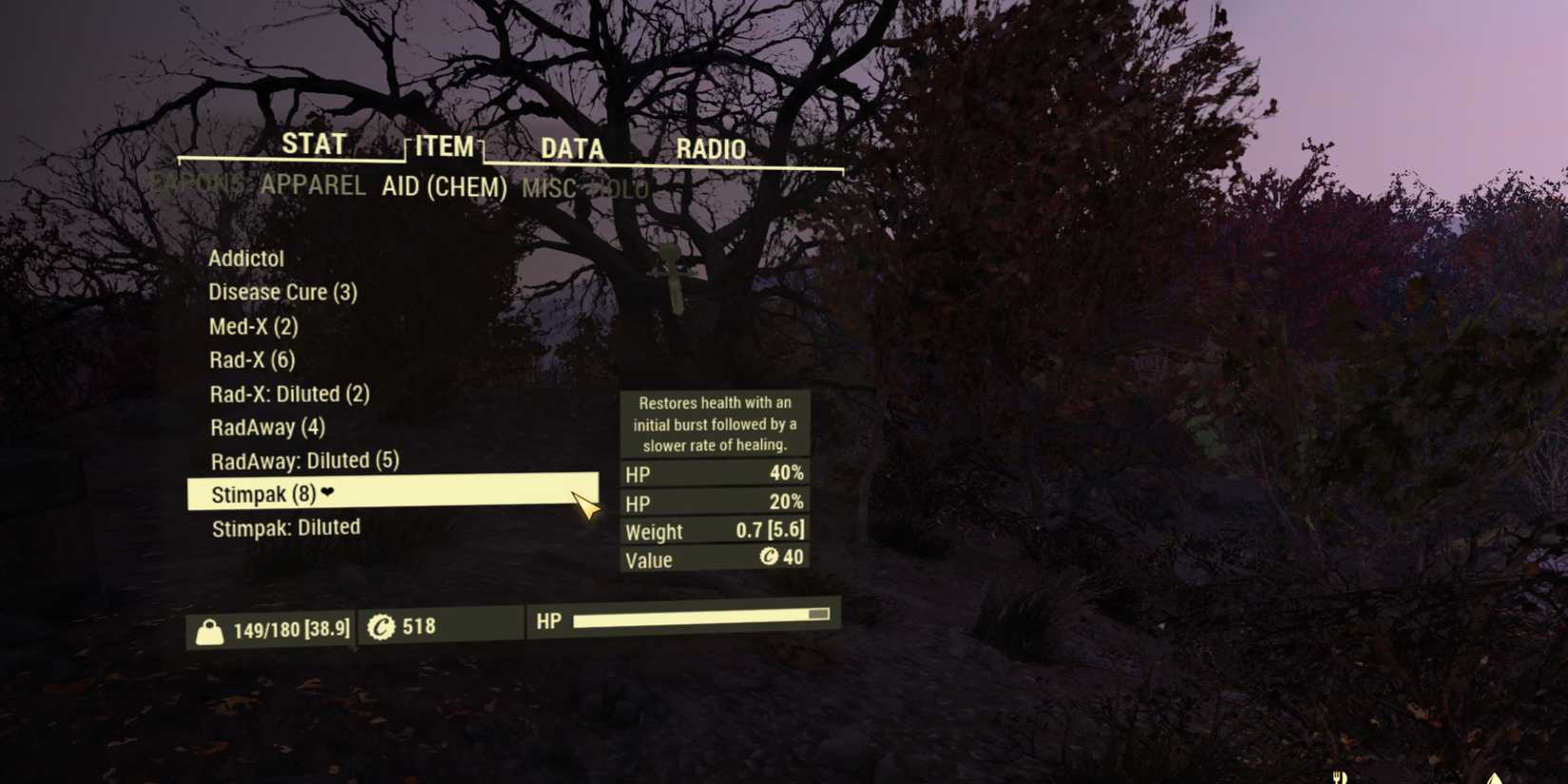This screenshot has width=1568, height=784.
Task: Select Rad-X: Diluted (2) from list
Action: pyautogui.click(x=289, y=393)
